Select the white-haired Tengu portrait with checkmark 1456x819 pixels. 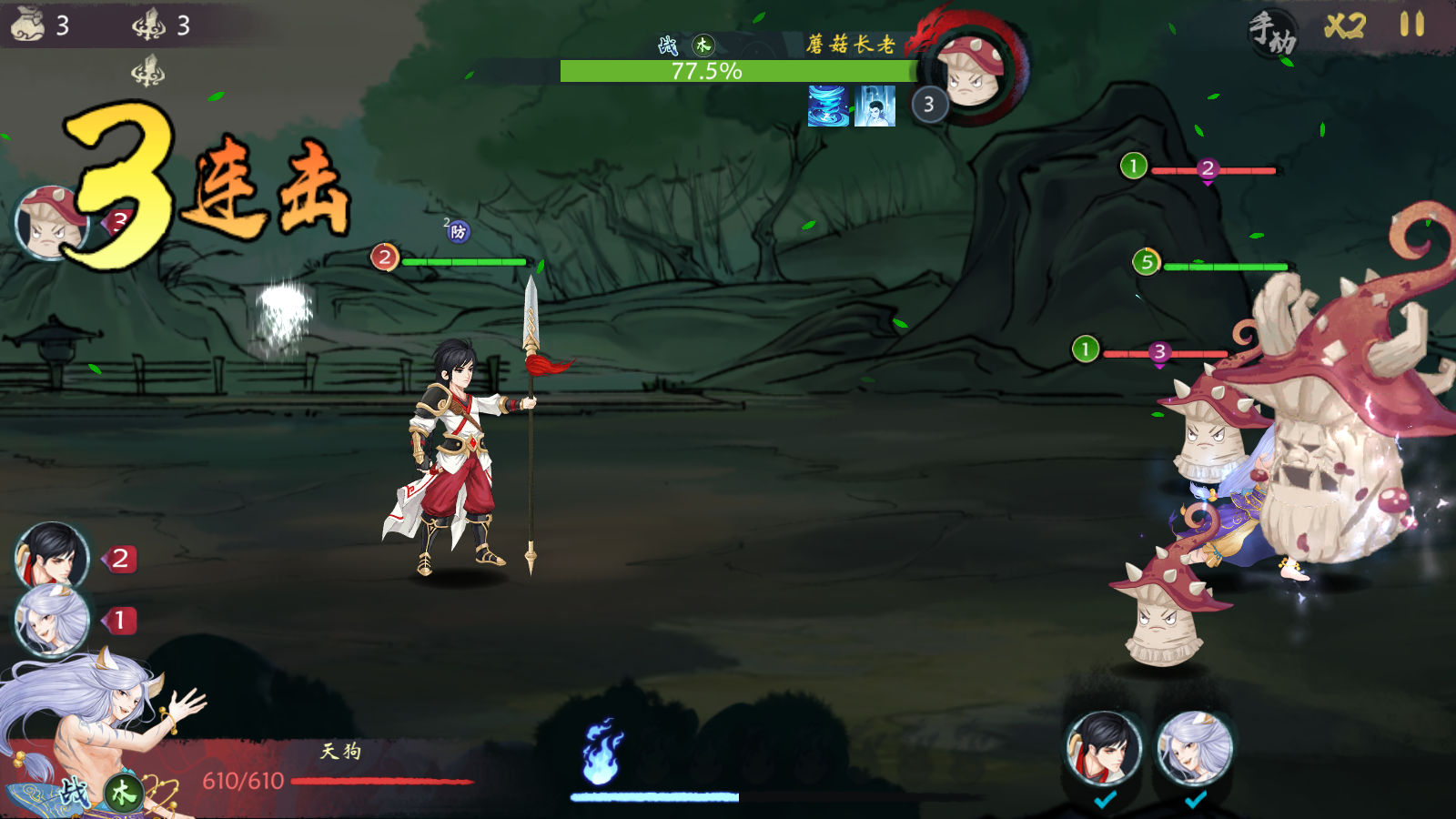1195,748
